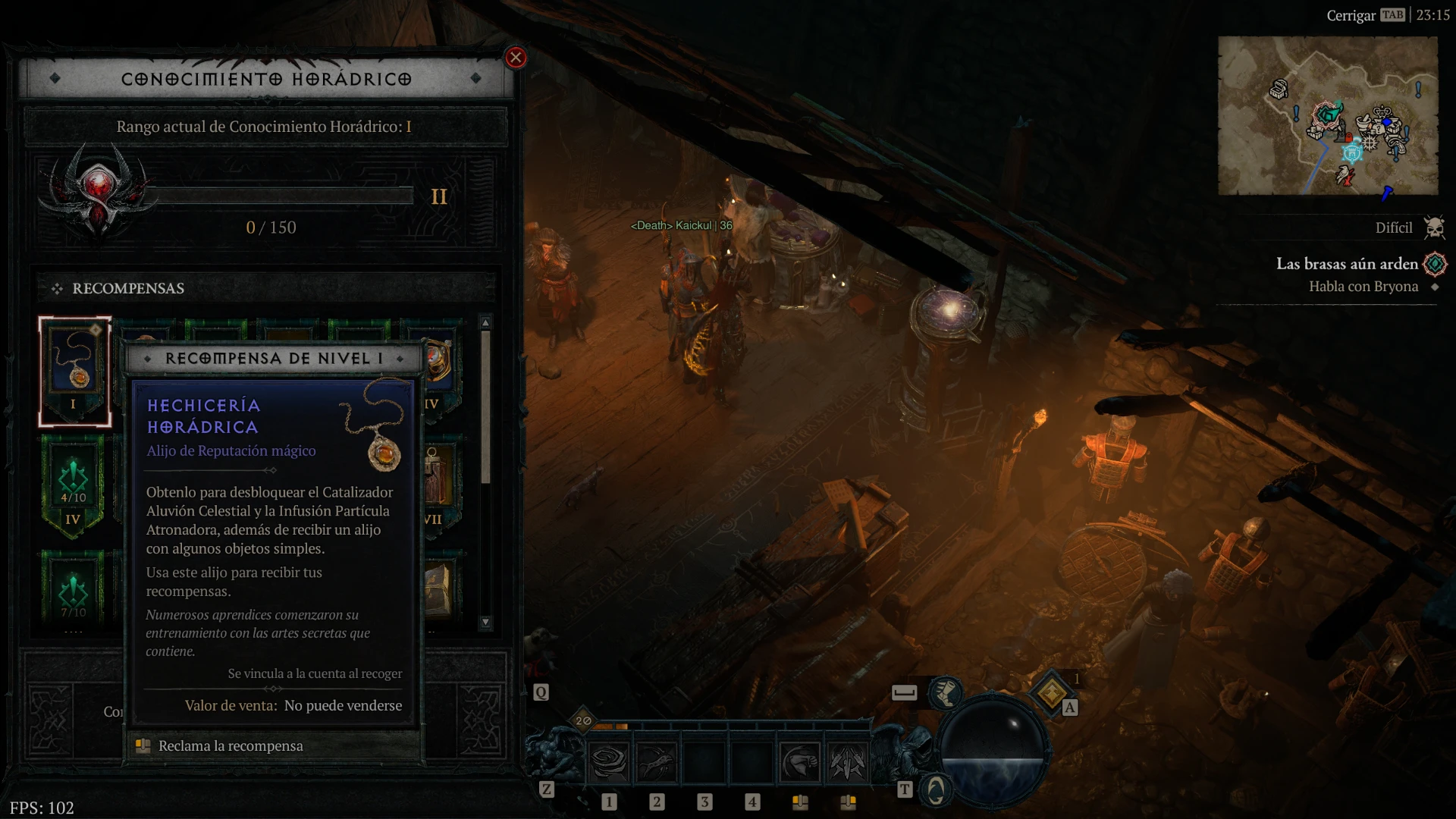Click the town portal swirl icon
Image resolution: width=1456 pixels, height=819 pixels.
click(936, 790)
